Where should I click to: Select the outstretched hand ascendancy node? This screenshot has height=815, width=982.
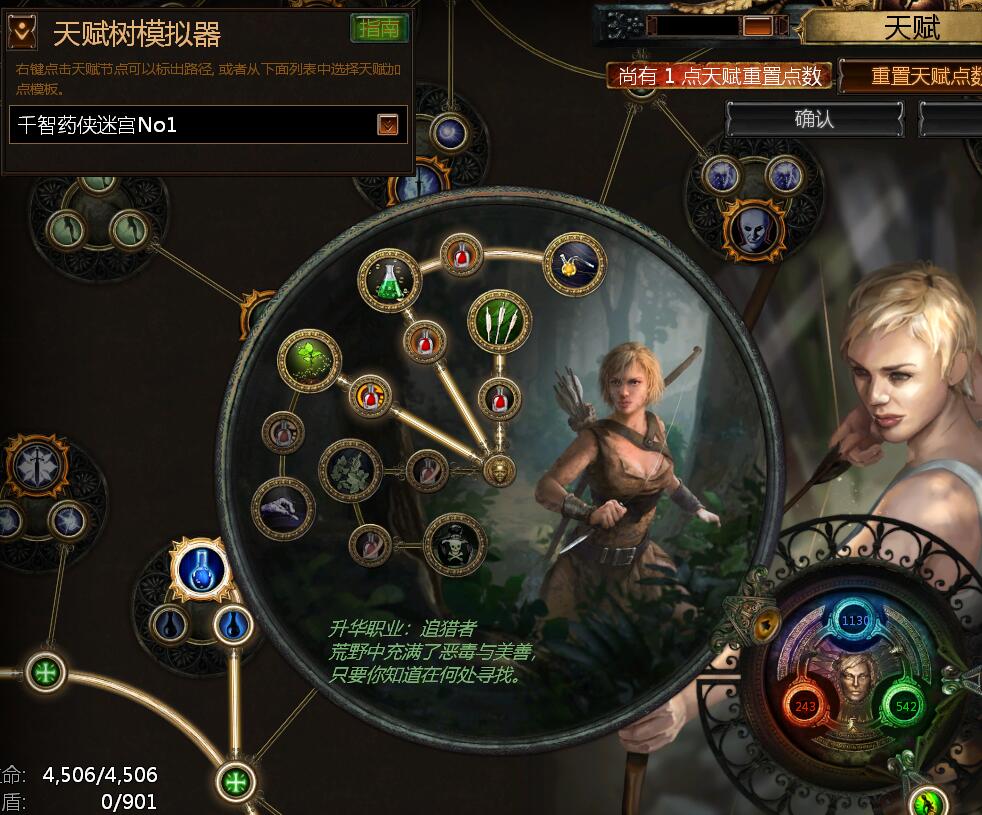(x=283, y=507)
